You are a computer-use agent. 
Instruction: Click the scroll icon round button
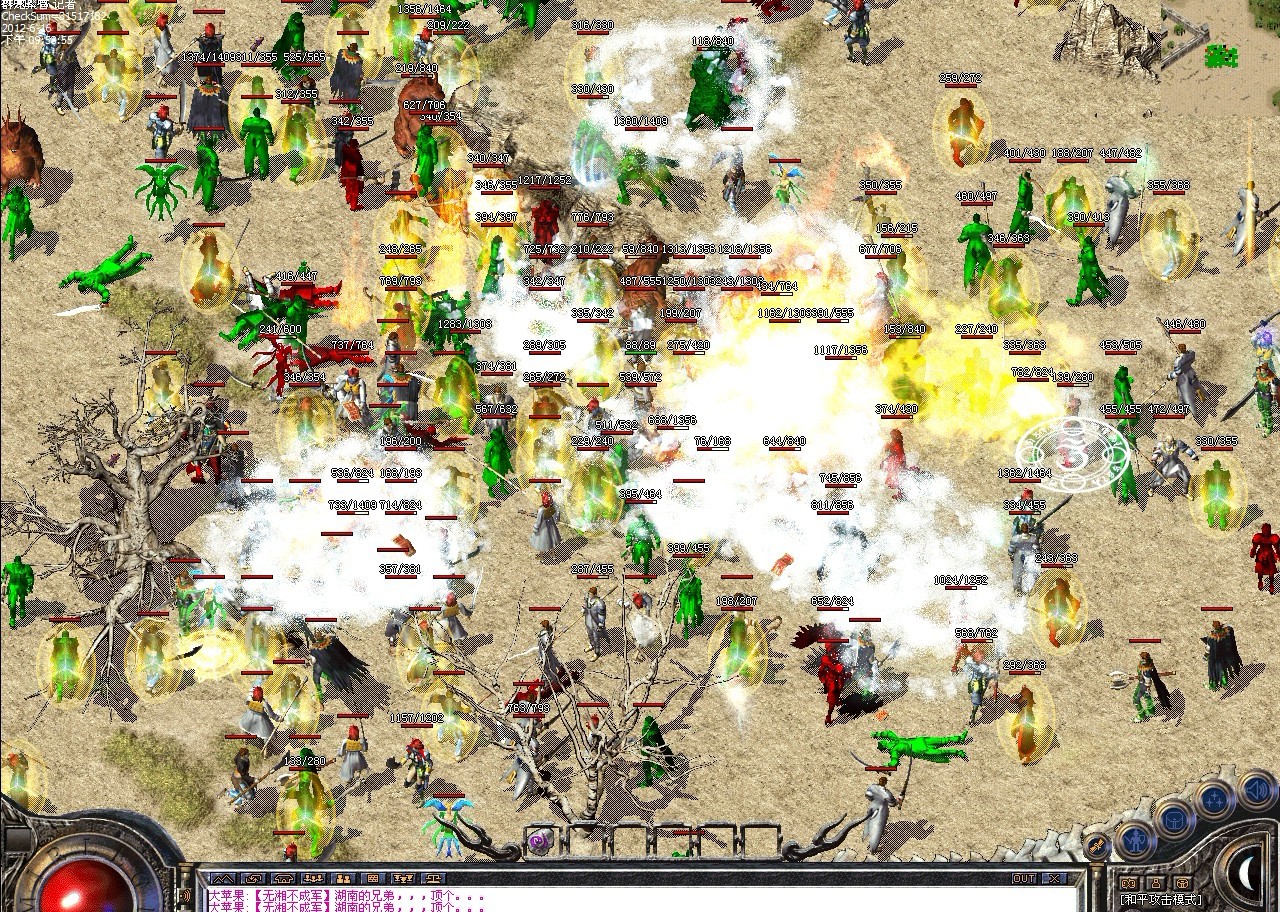(x=1097, y=845)
